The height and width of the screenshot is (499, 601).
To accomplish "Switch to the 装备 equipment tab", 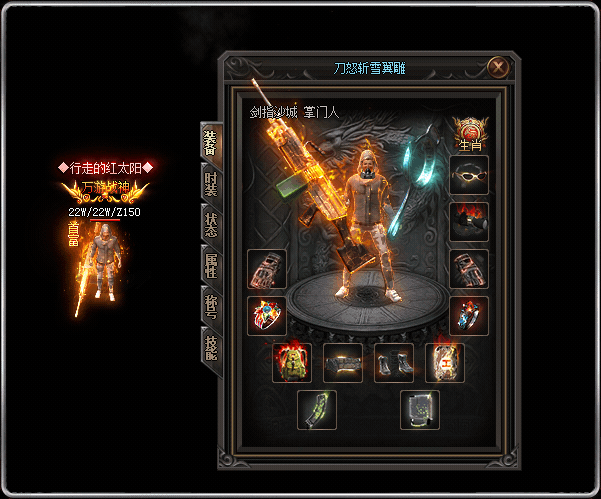I will 210,141.
